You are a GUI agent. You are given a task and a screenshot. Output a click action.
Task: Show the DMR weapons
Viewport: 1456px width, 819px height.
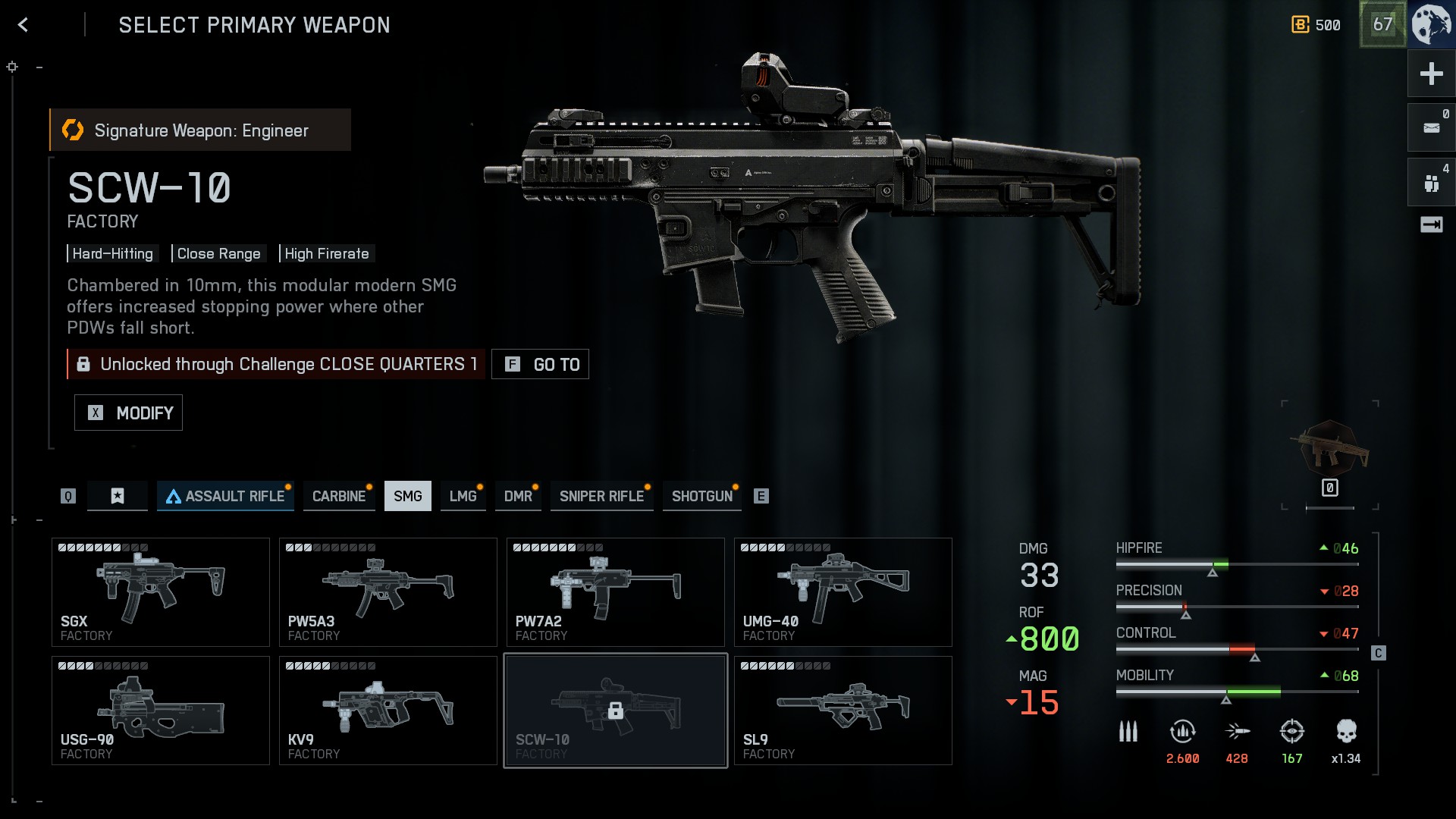[519, 496]
